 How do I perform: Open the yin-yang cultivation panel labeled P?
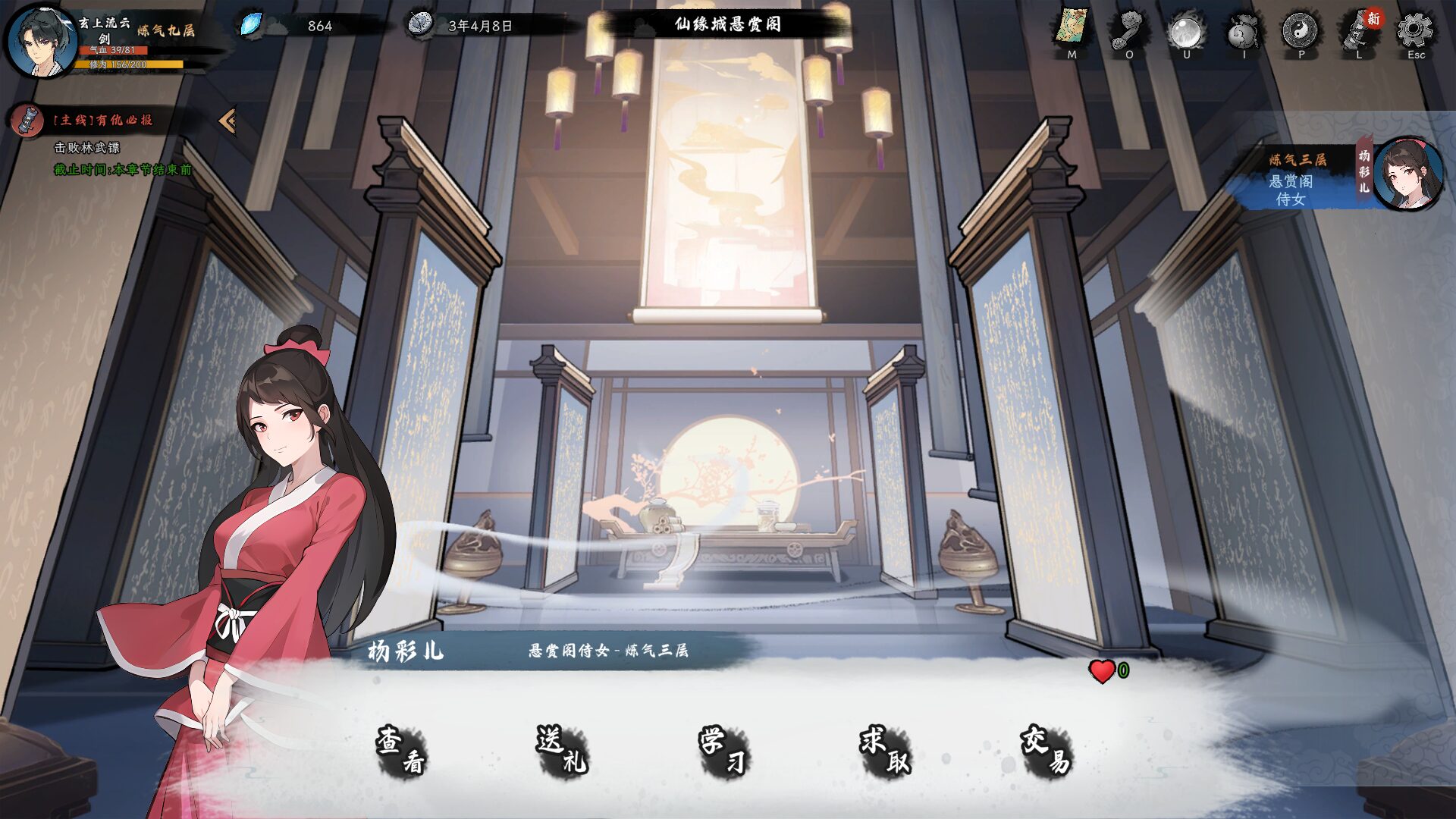pos(1300,27)
